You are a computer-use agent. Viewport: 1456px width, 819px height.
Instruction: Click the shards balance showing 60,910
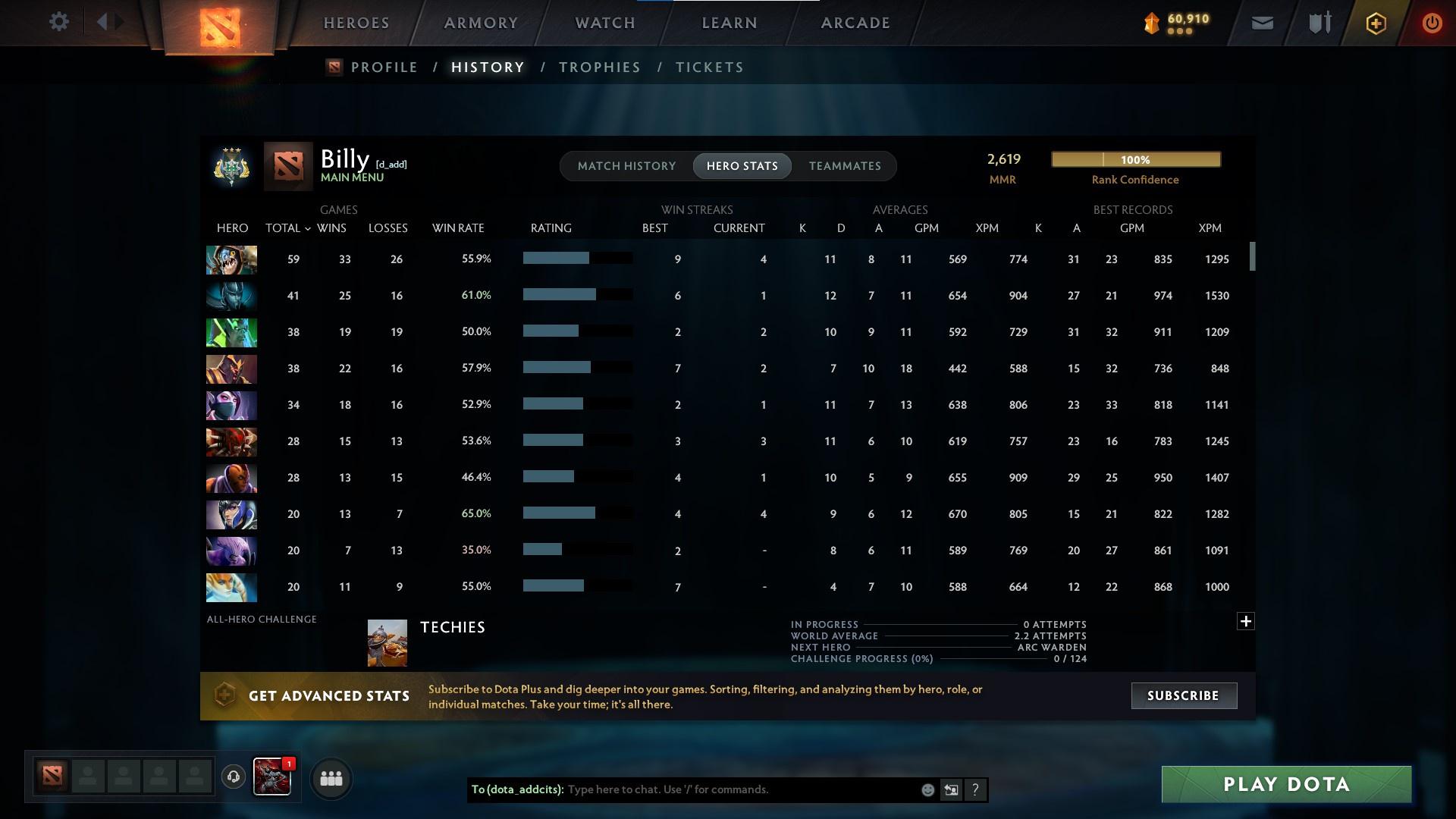1180,22
